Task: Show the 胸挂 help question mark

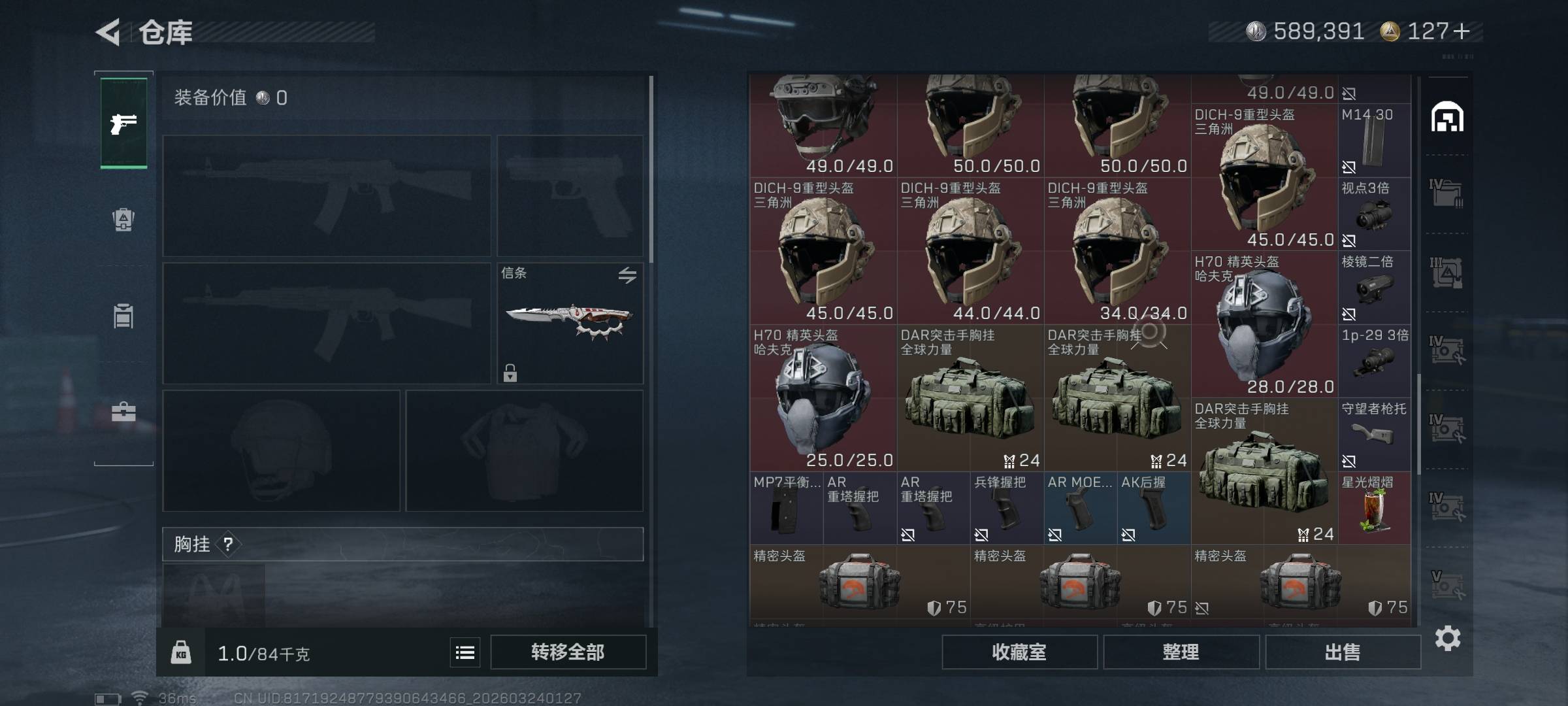Action: [228, 544]
